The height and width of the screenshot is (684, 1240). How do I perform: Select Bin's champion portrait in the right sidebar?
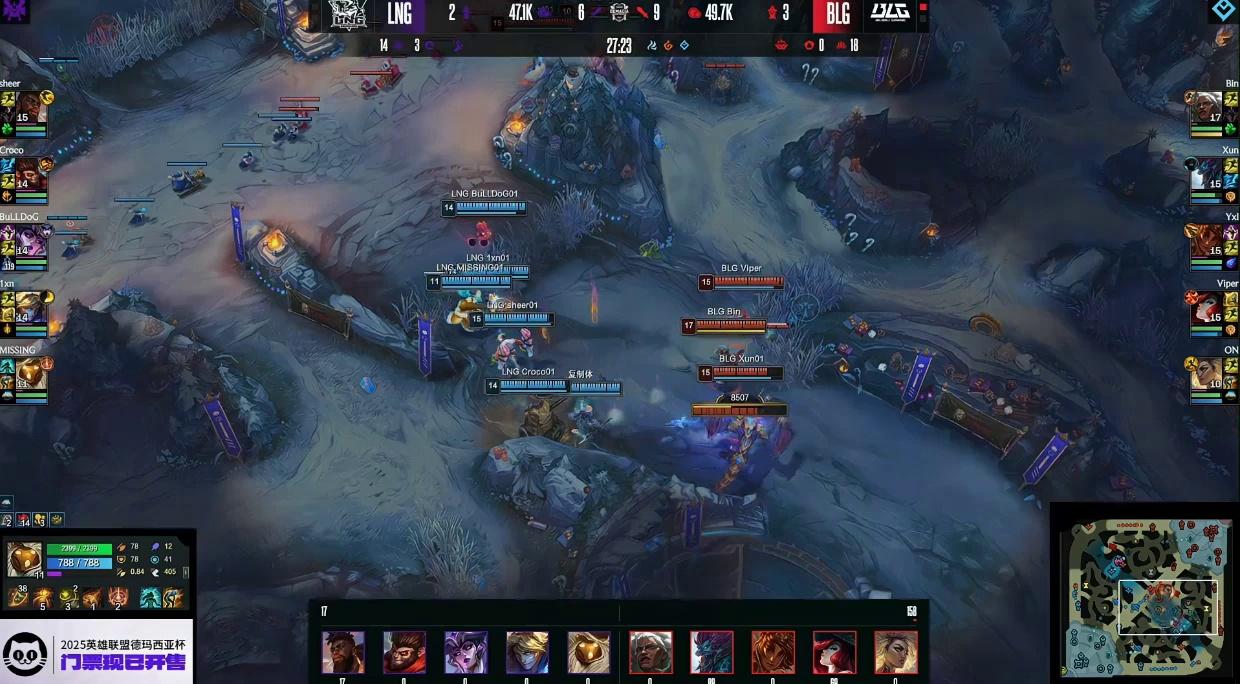(x=1208, y=108)
